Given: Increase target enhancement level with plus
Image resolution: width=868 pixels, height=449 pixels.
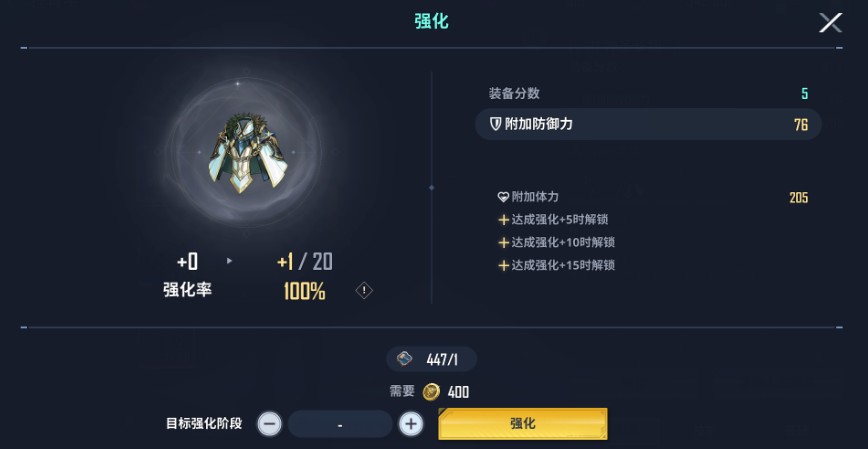Looking at the screenshot, I should pos(411,424).
